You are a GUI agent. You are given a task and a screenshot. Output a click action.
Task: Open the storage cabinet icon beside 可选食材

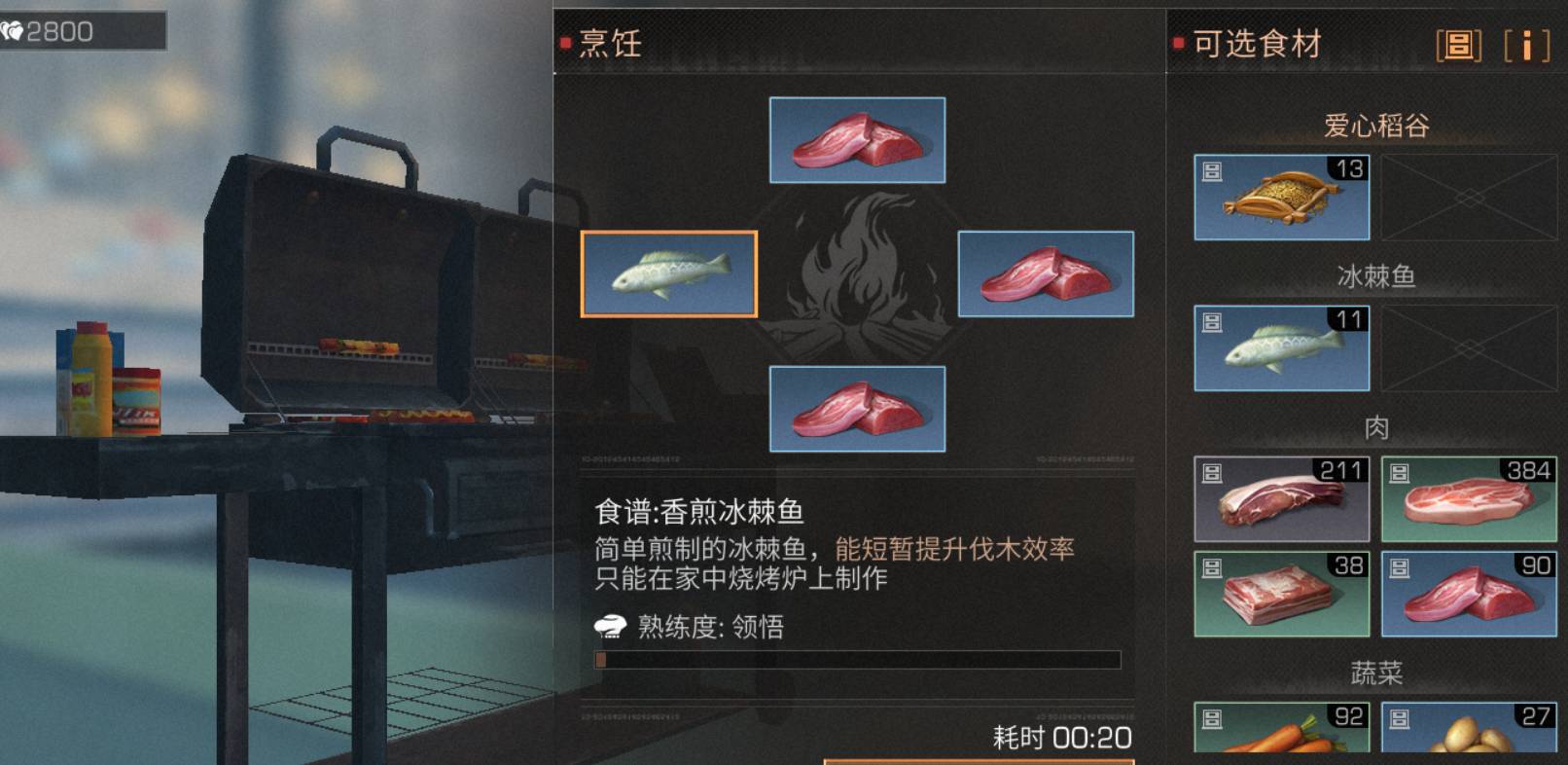(x=1456, y=45)
